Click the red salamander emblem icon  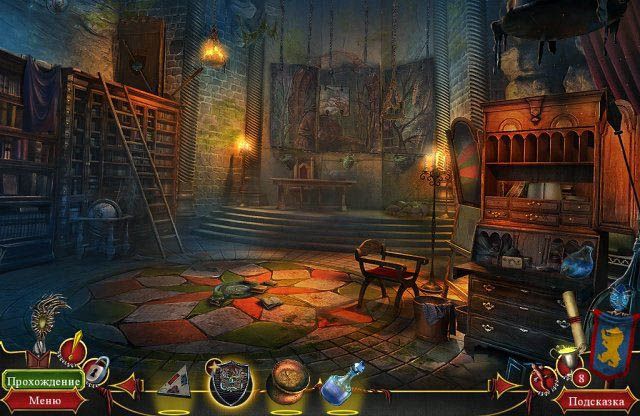(541, 379)
